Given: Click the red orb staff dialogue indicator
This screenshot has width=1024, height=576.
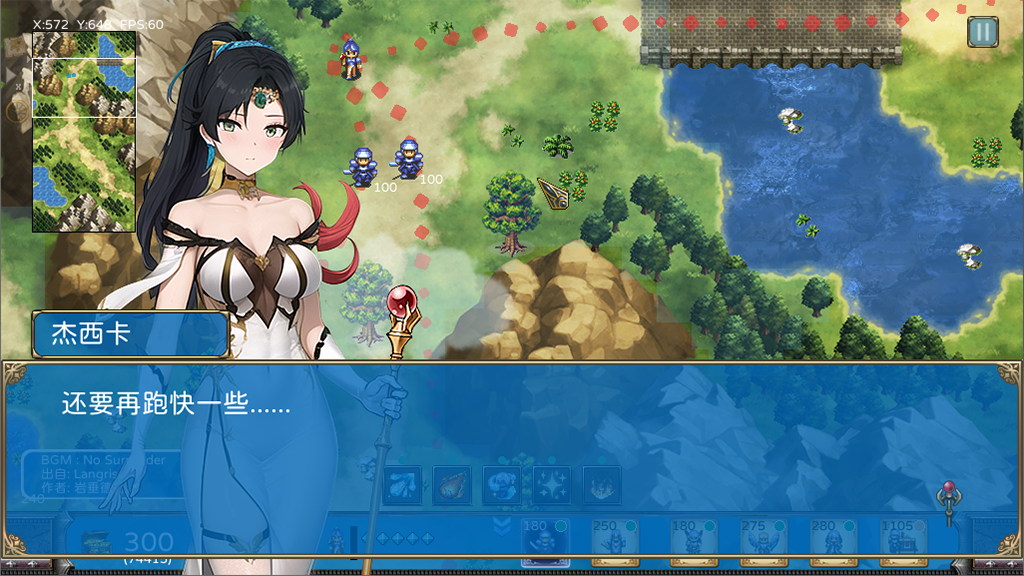Looking at the screenshot, I should [x=949, y=501].
